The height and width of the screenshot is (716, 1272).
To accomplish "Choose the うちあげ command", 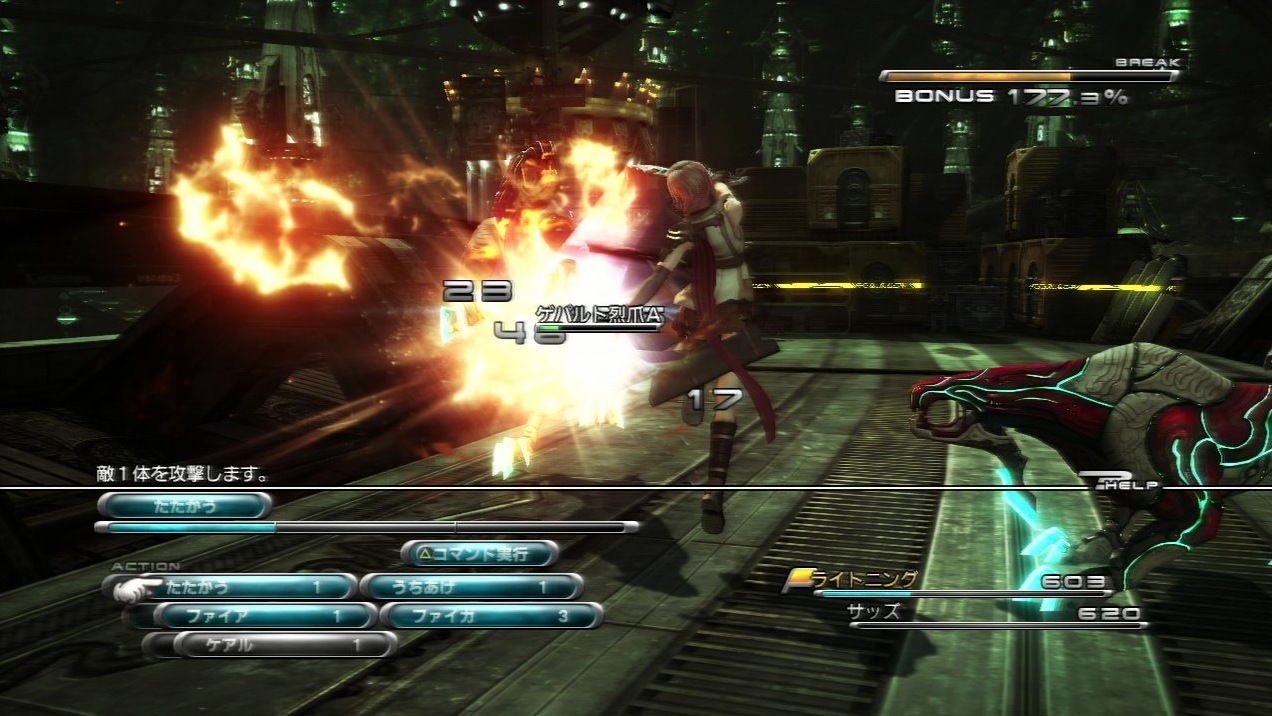I will (x=470, y=587).
